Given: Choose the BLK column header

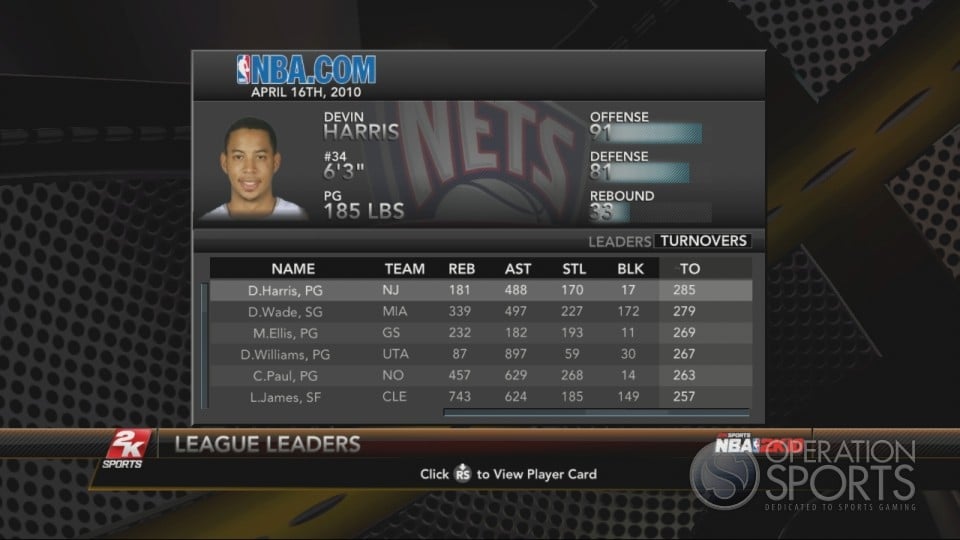Looking at the screenshot, I should click(631, 269).
